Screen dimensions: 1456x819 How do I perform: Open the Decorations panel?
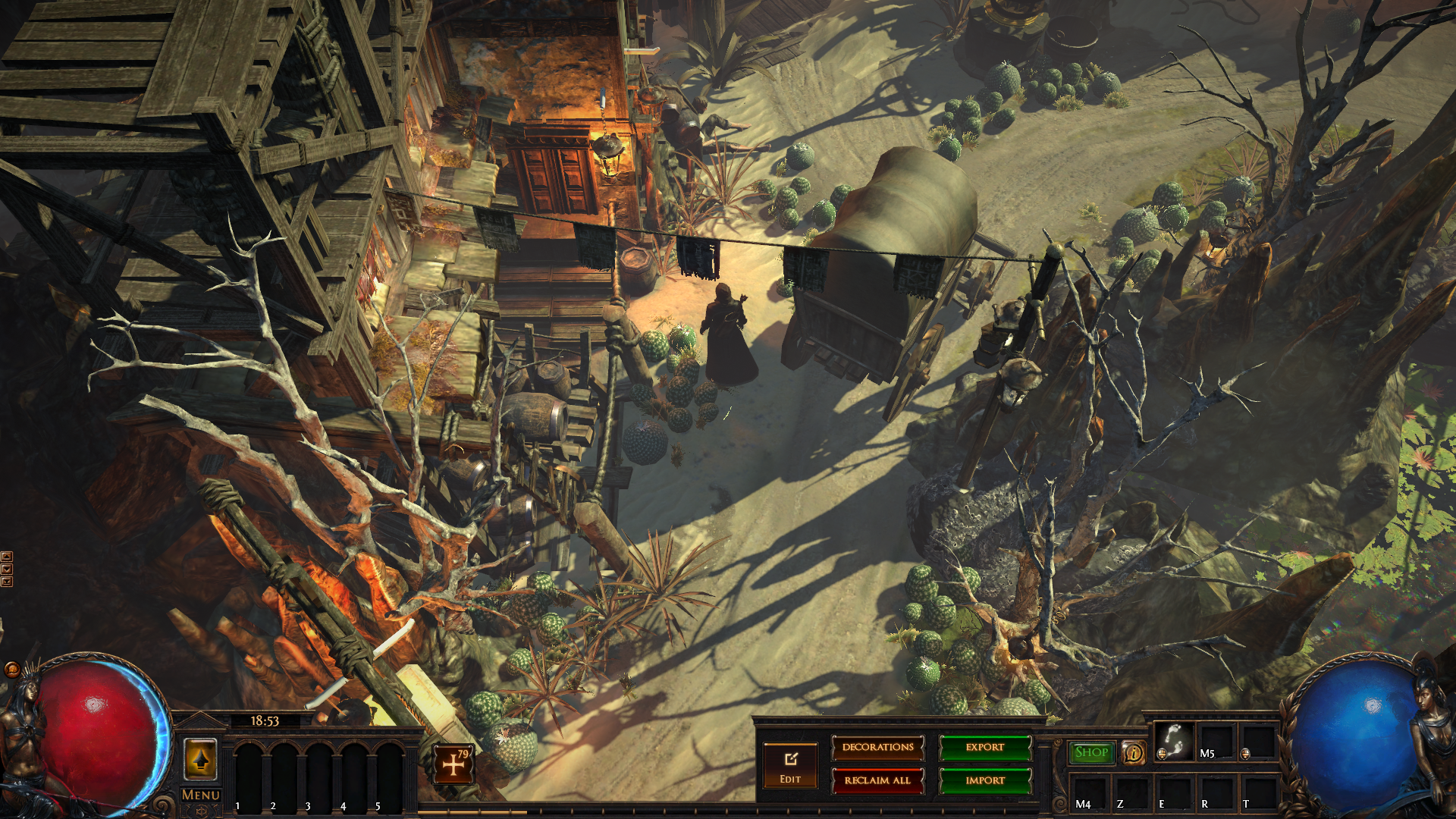(x=877, y=748)
